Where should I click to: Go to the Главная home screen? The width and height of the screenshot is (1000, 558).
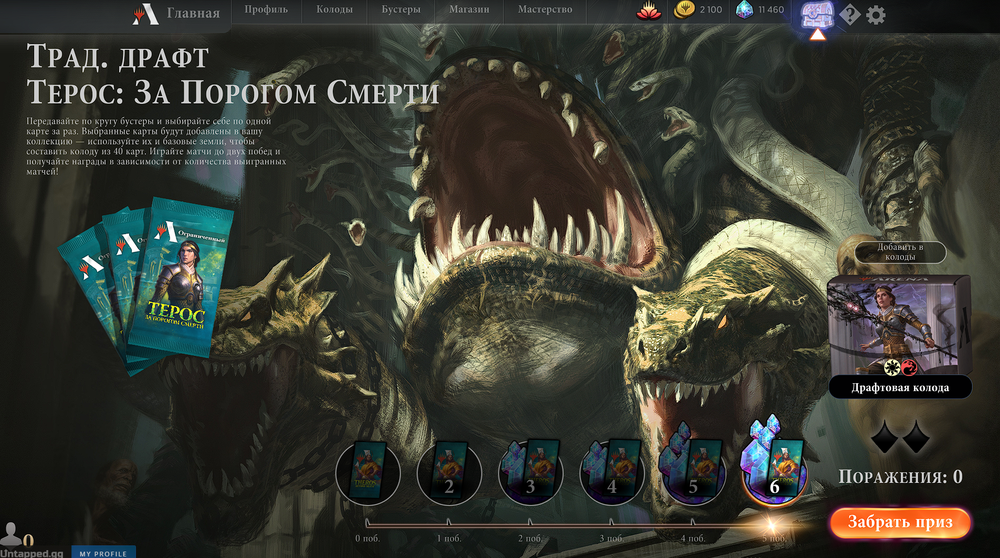point(176,13)
